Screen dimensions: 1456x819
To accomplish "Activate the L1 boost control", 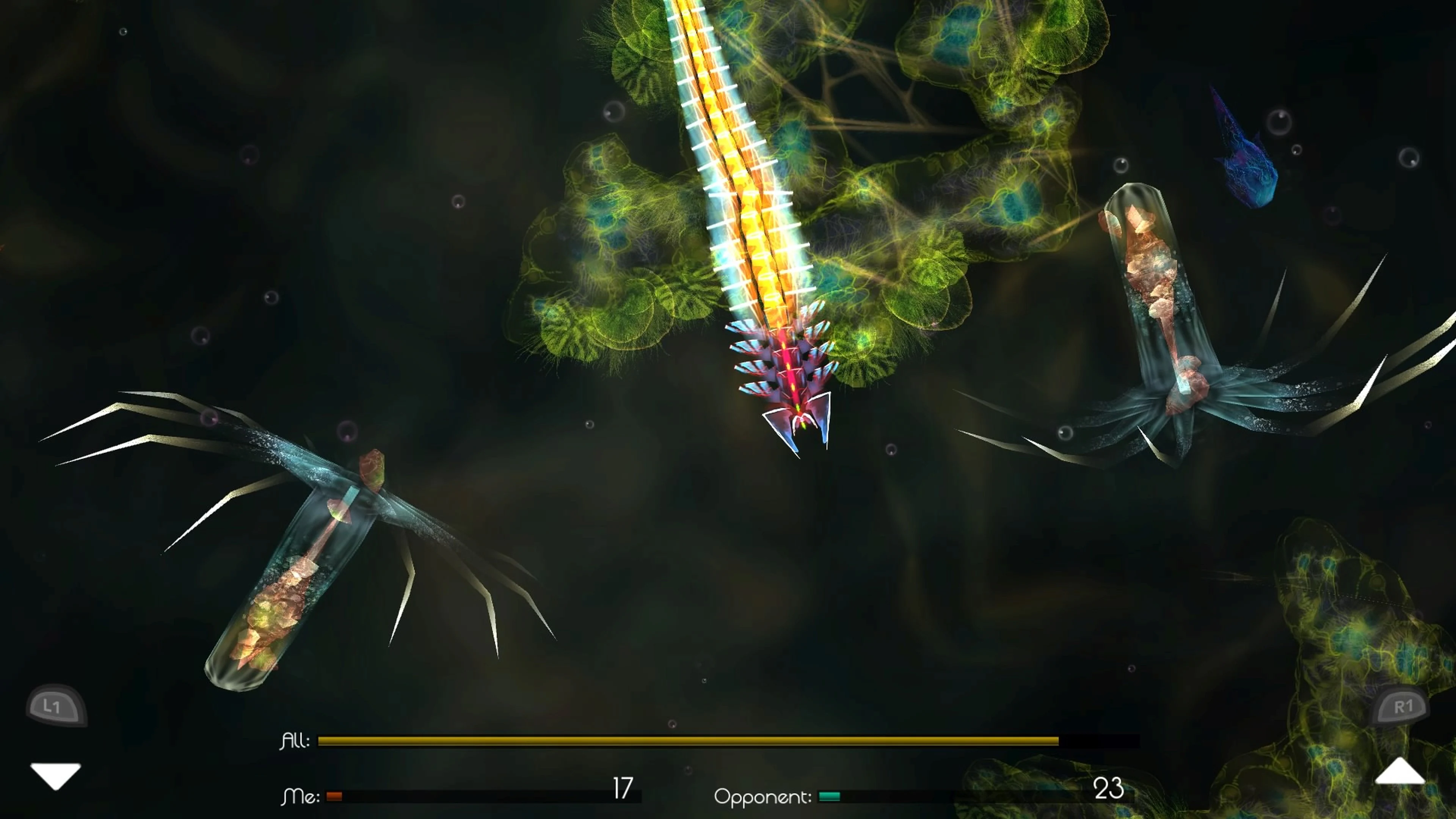I will pyautogui.click(x=56, y=705).
